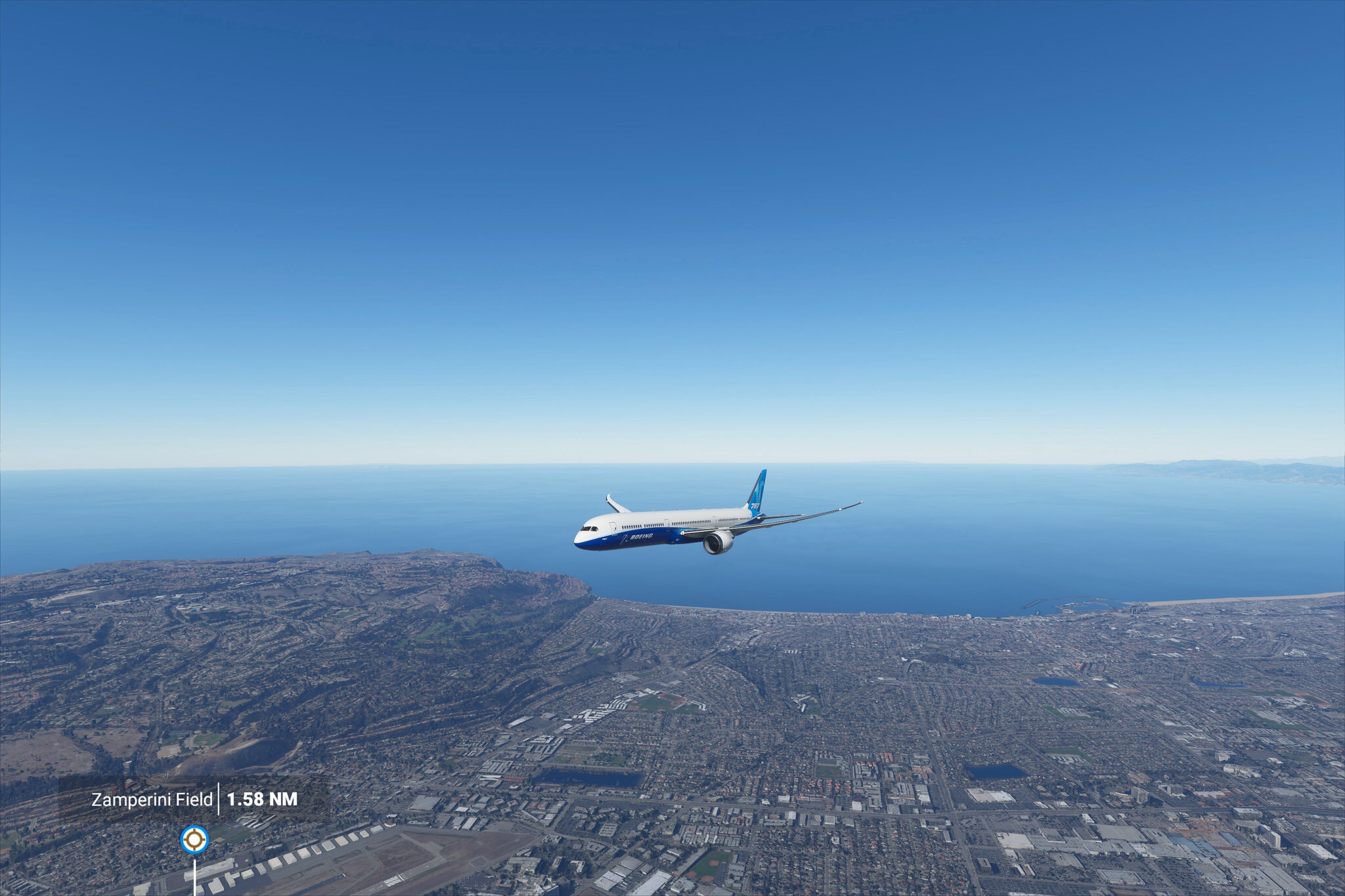
Task: Click the Zamperini Field airport marker icon
Action: coord(194,839)
